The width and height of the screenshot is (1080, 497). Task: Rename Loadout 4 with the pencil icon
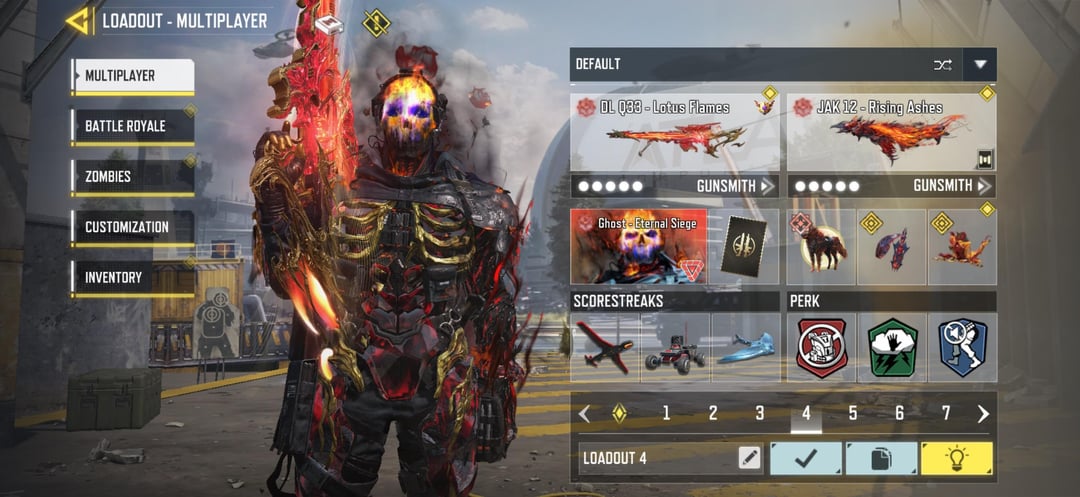[749, 458]
